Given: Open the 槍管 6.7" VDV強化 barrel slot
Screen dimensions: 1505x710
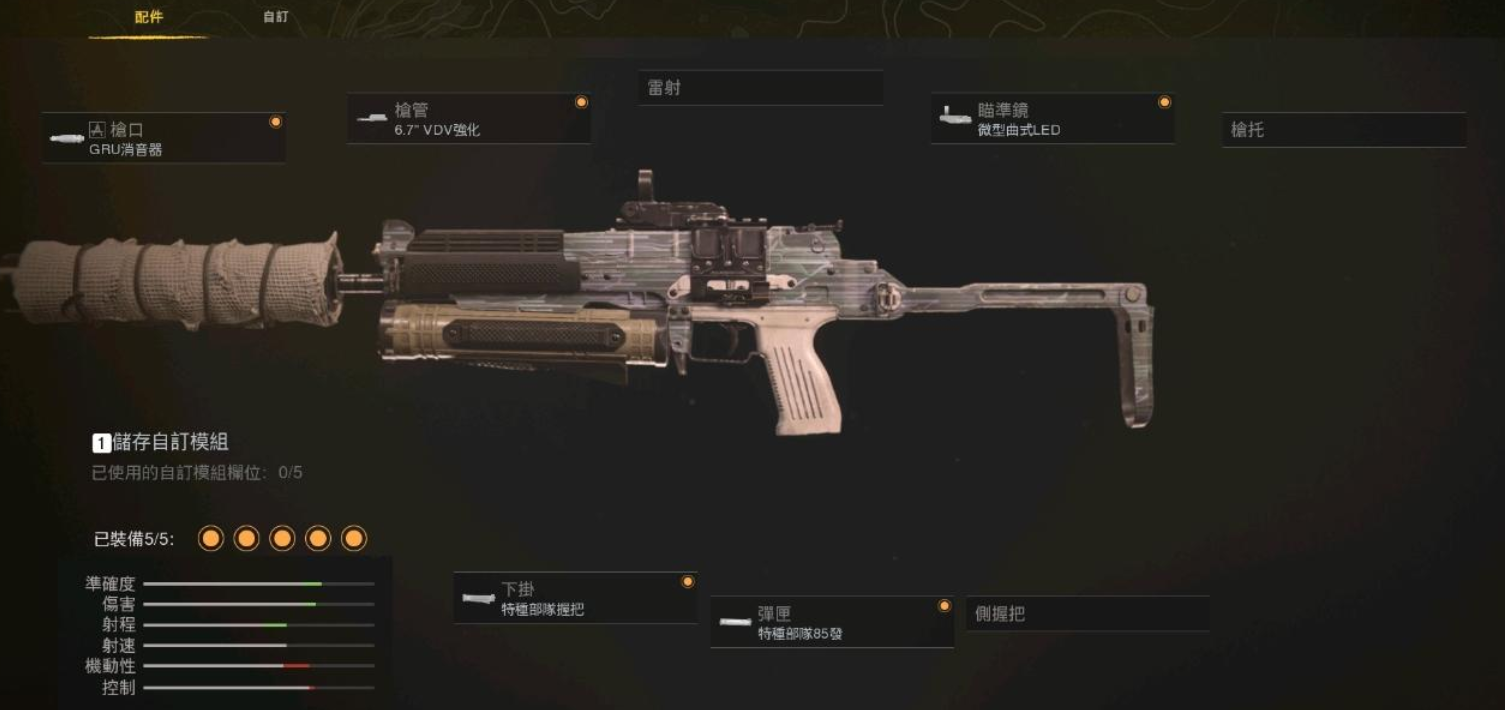Looking at the screenshot, I should [x=468, y=119].
